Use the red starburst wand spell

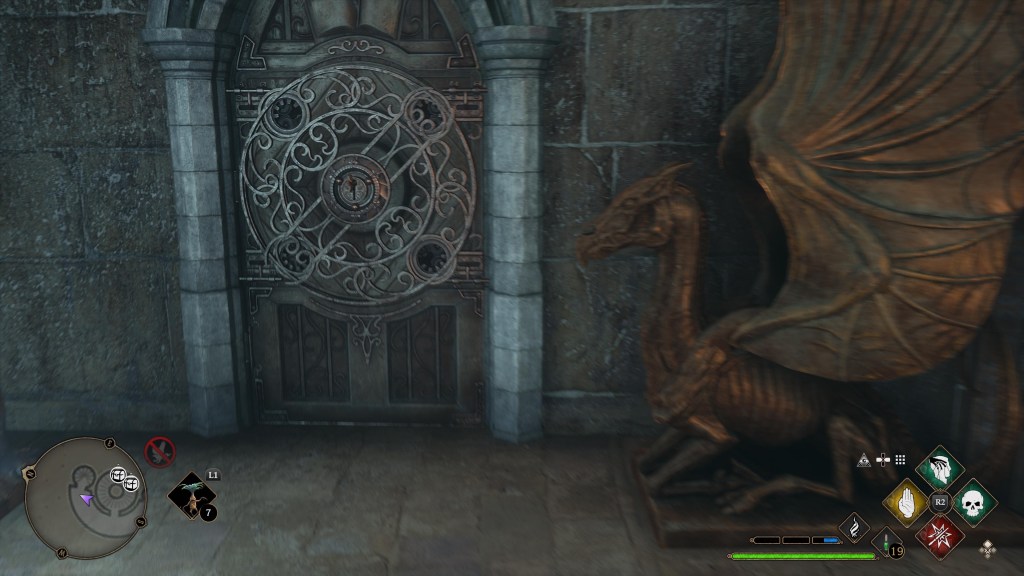pos(939,536)
